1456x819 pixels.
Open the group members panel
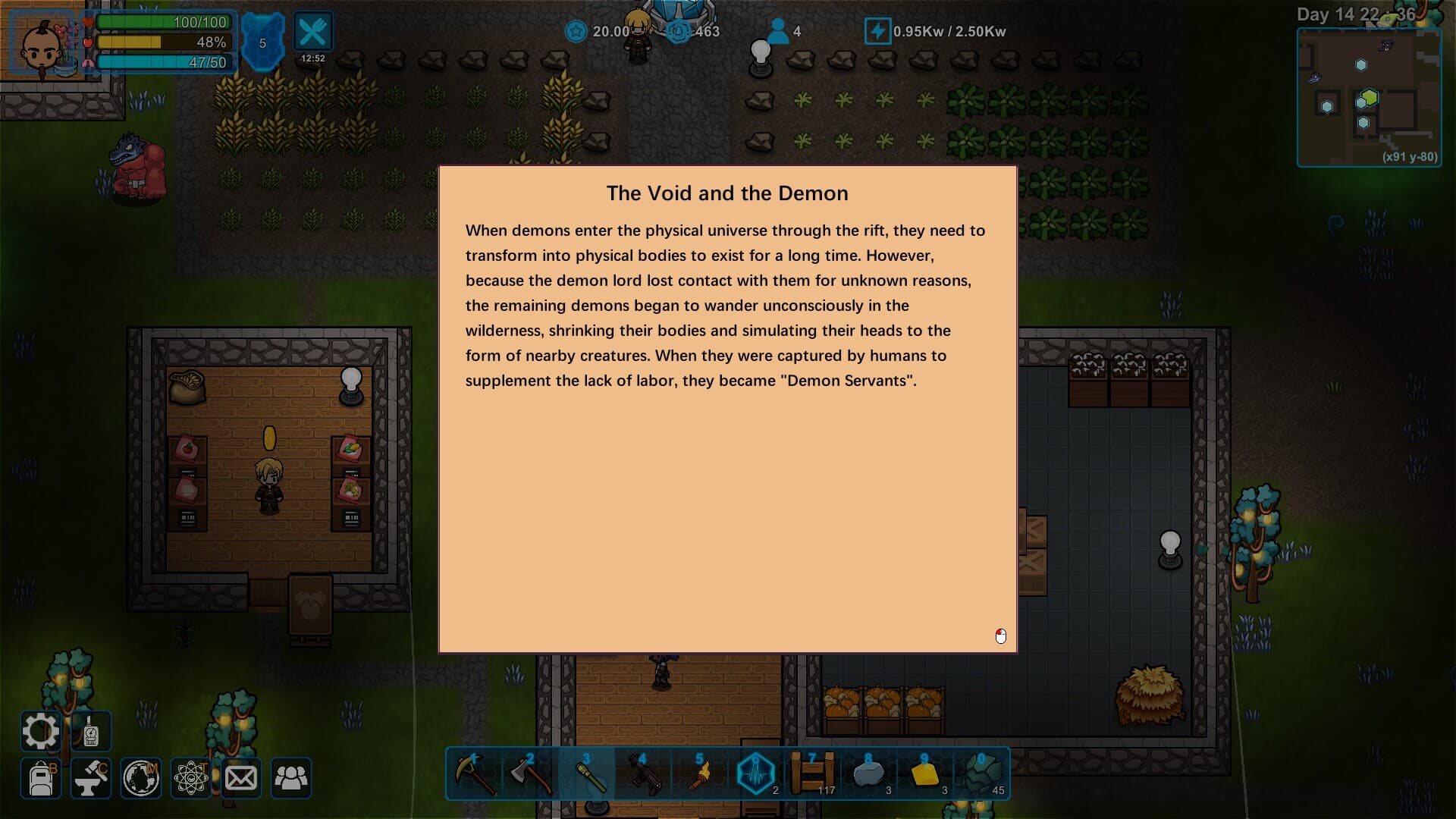(291, 778)
